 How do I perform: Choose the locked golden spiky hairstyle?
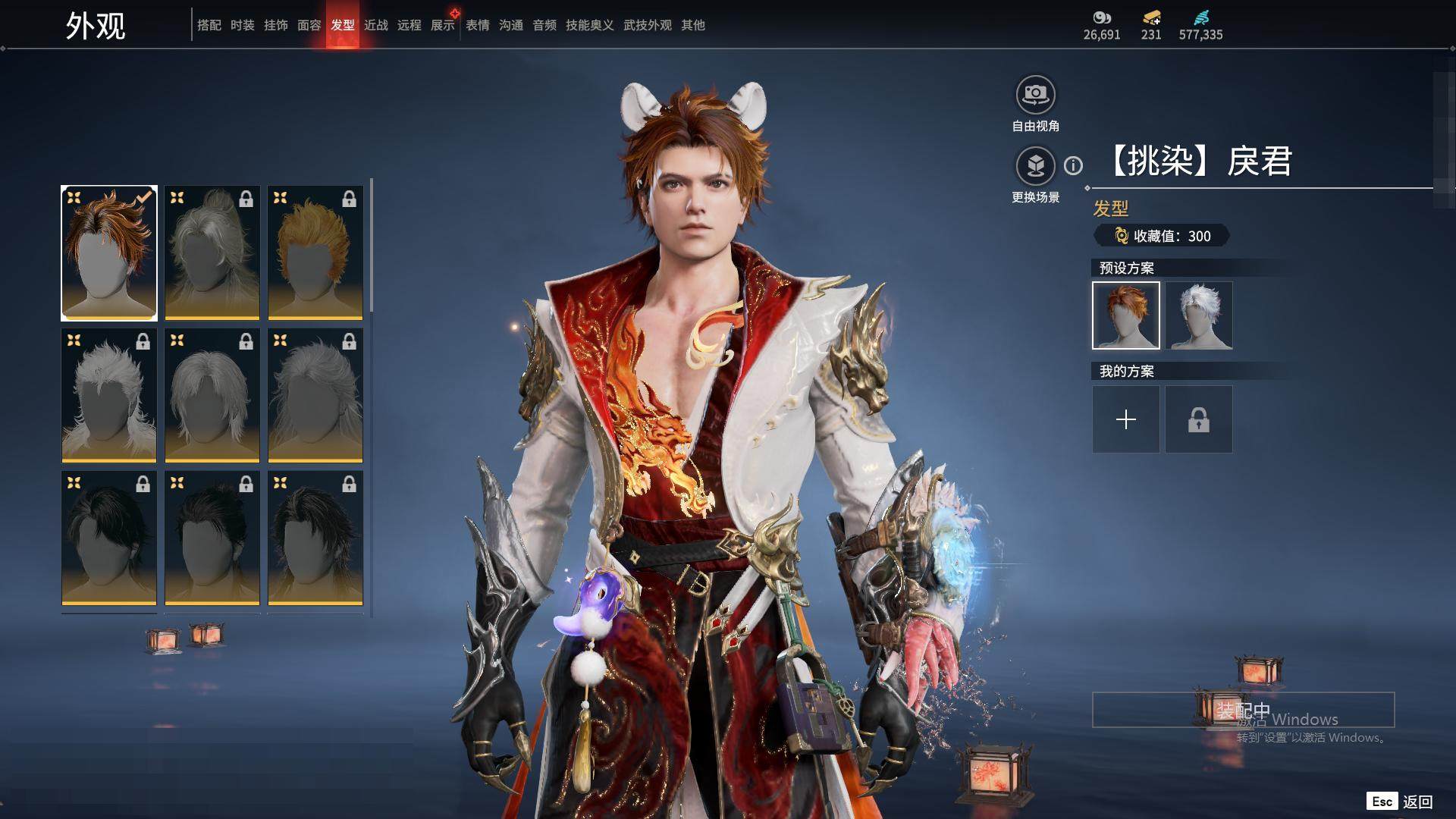coord(315,253)
